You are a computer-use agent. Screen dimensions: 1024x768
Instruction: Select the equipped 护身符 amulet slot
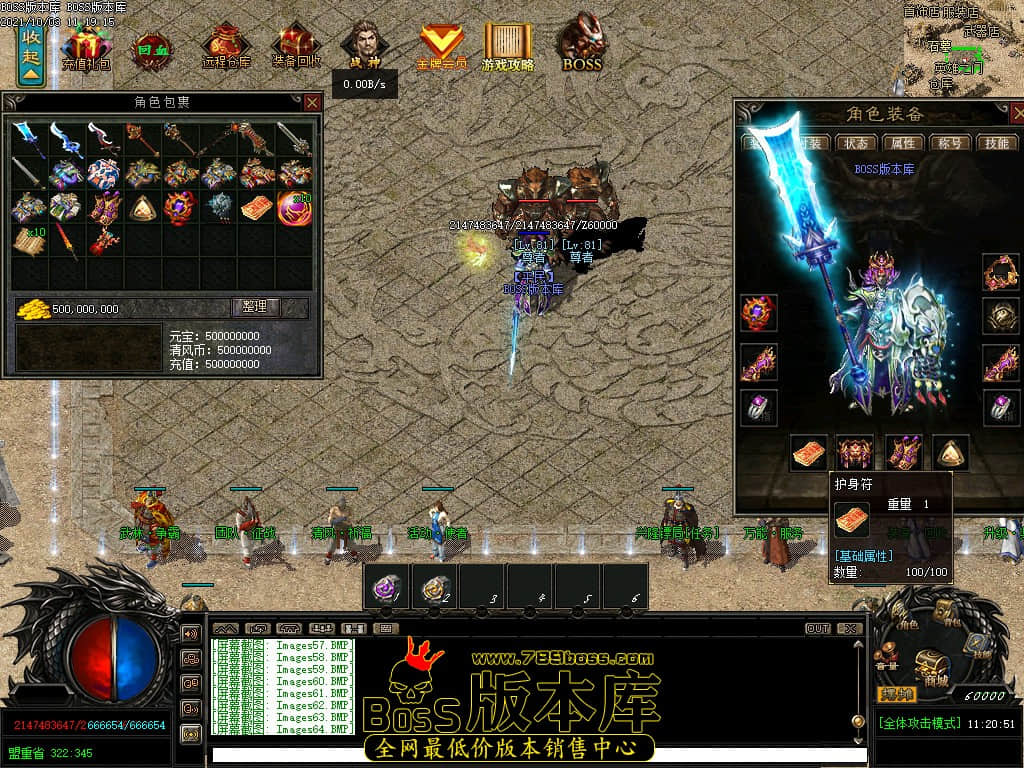pyautogui.click(x=809, y=453)
